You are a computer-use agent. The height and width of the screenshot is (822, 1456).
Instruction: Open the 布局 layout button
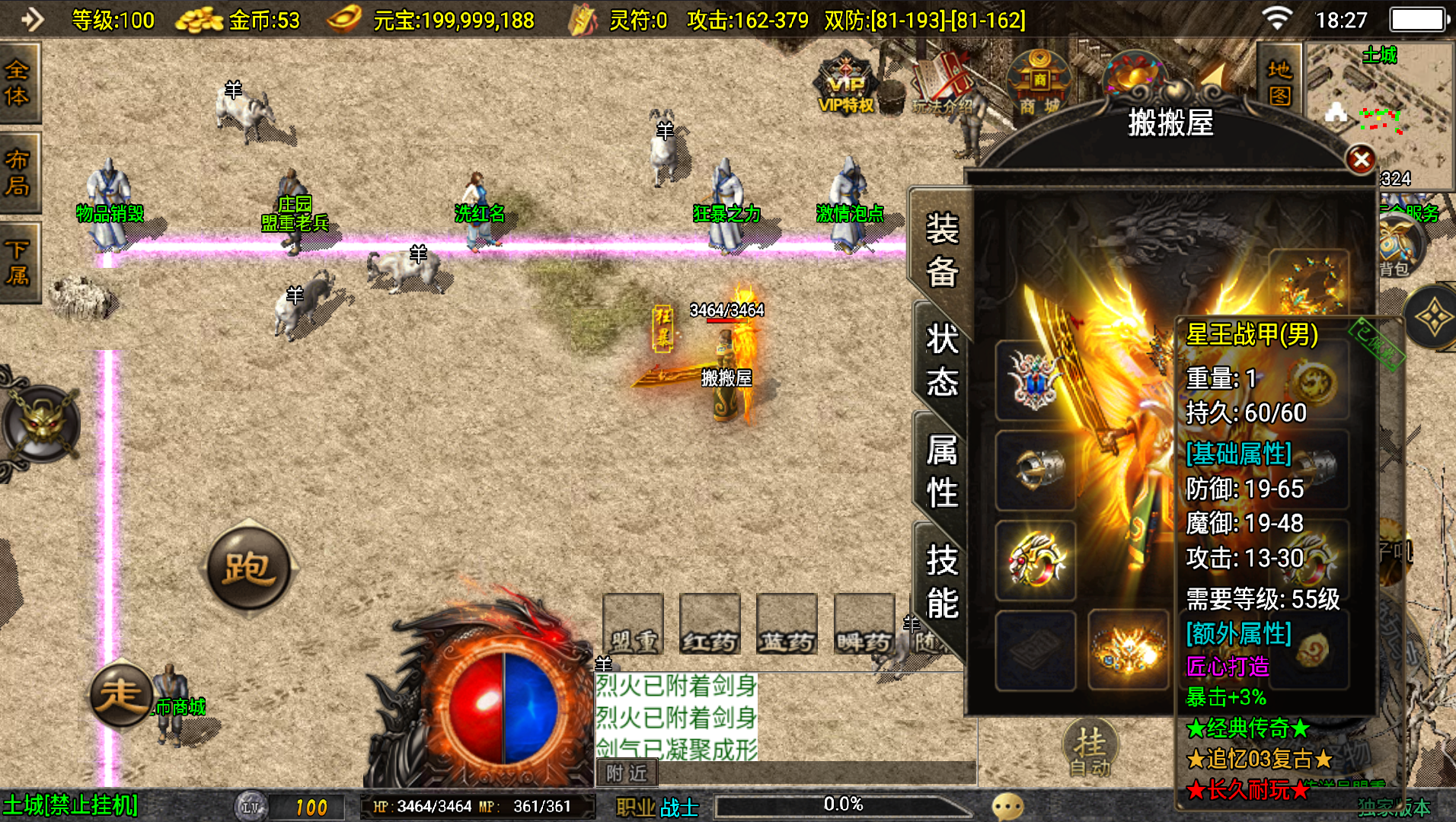pyautogui.click(x=18, y=173)
